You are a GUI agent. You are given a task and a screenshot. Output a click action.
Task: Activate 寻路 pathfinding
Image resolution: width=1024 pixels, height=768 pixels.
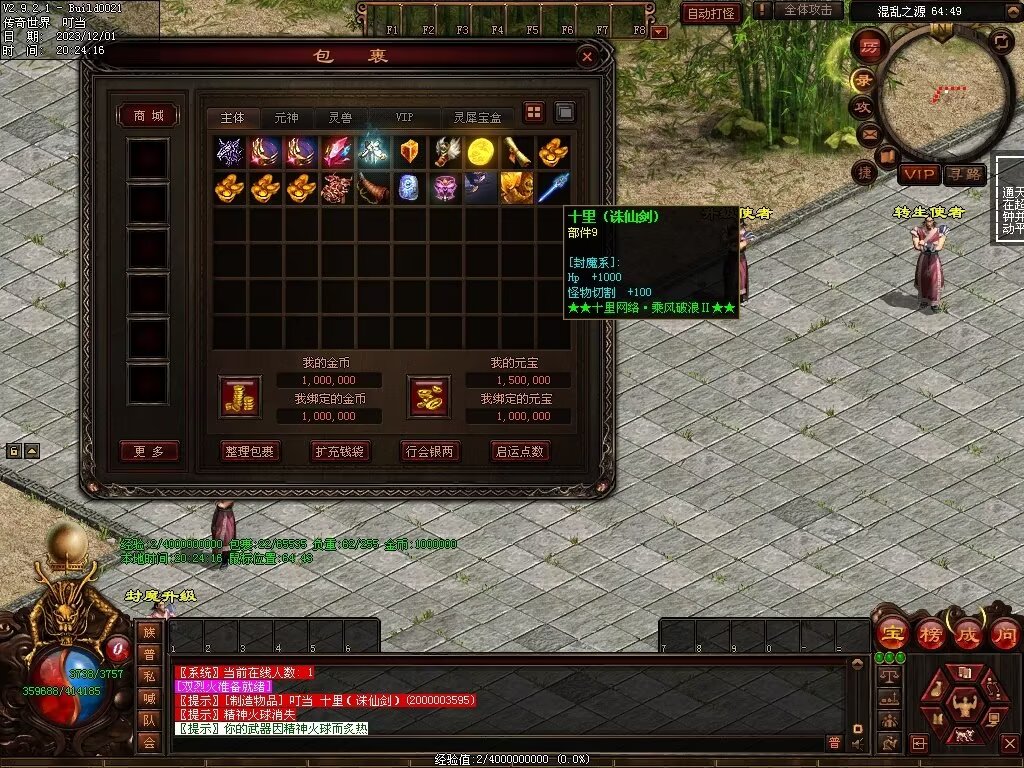966,175
